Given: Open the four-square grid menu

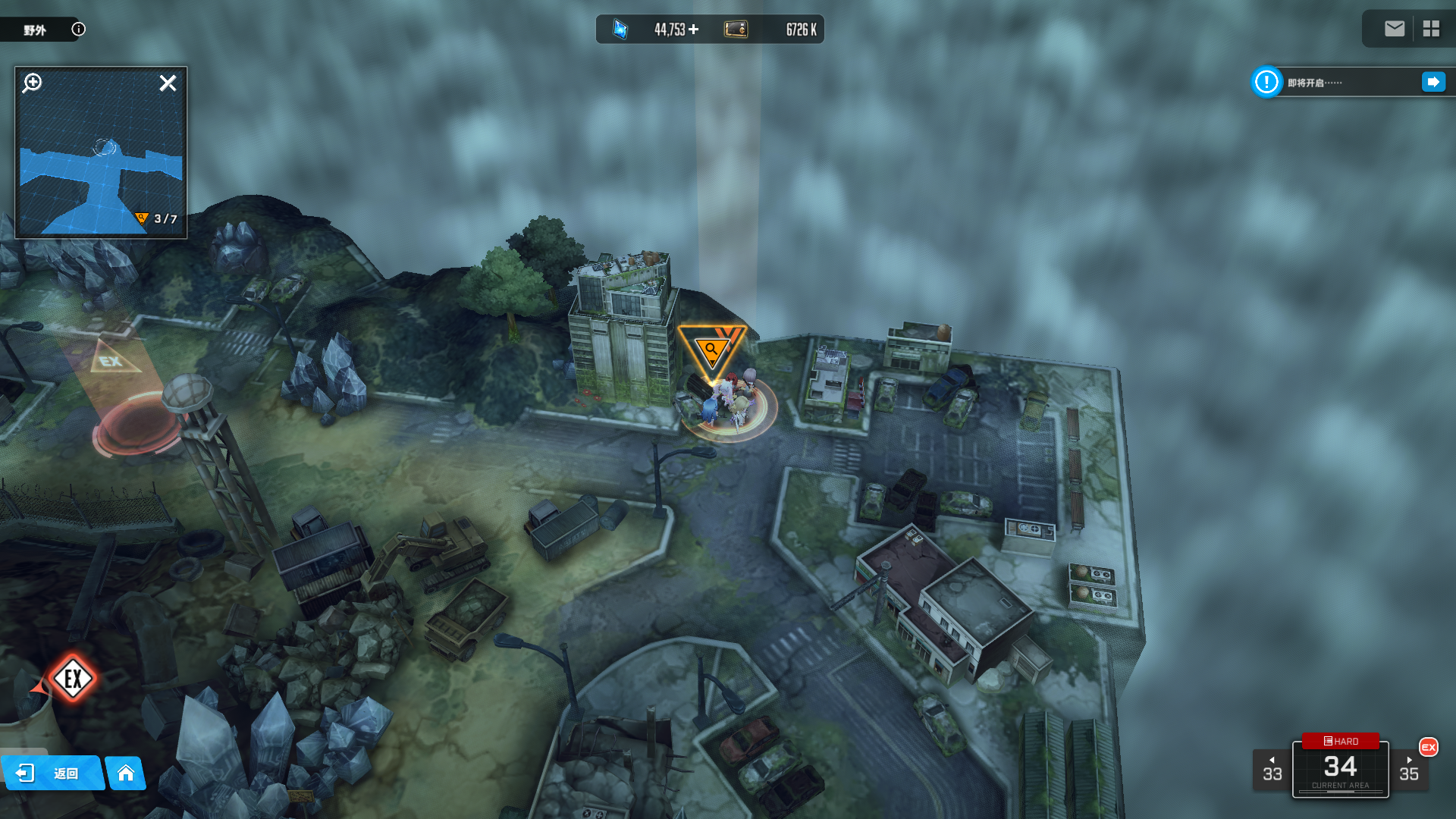Looking at the screenshot, I should point(1431,29).
